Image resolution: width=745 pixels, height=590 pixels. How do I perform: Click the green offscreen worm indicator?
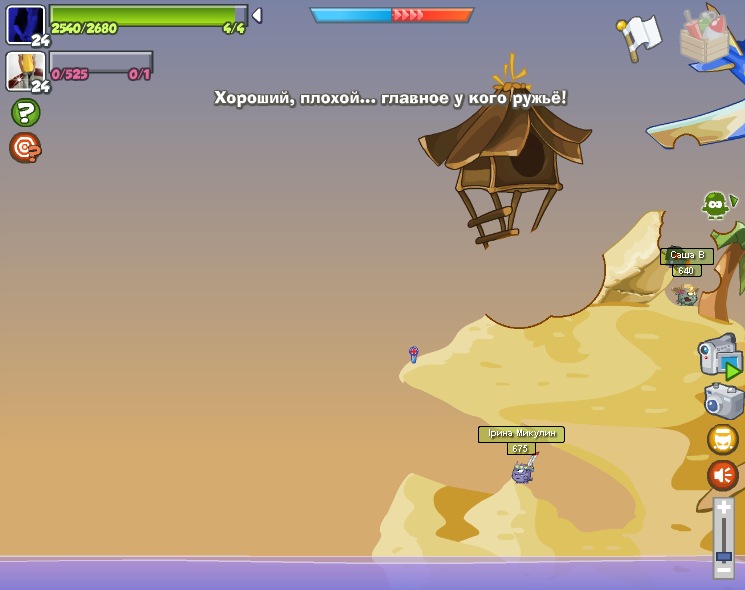point(716,205)
